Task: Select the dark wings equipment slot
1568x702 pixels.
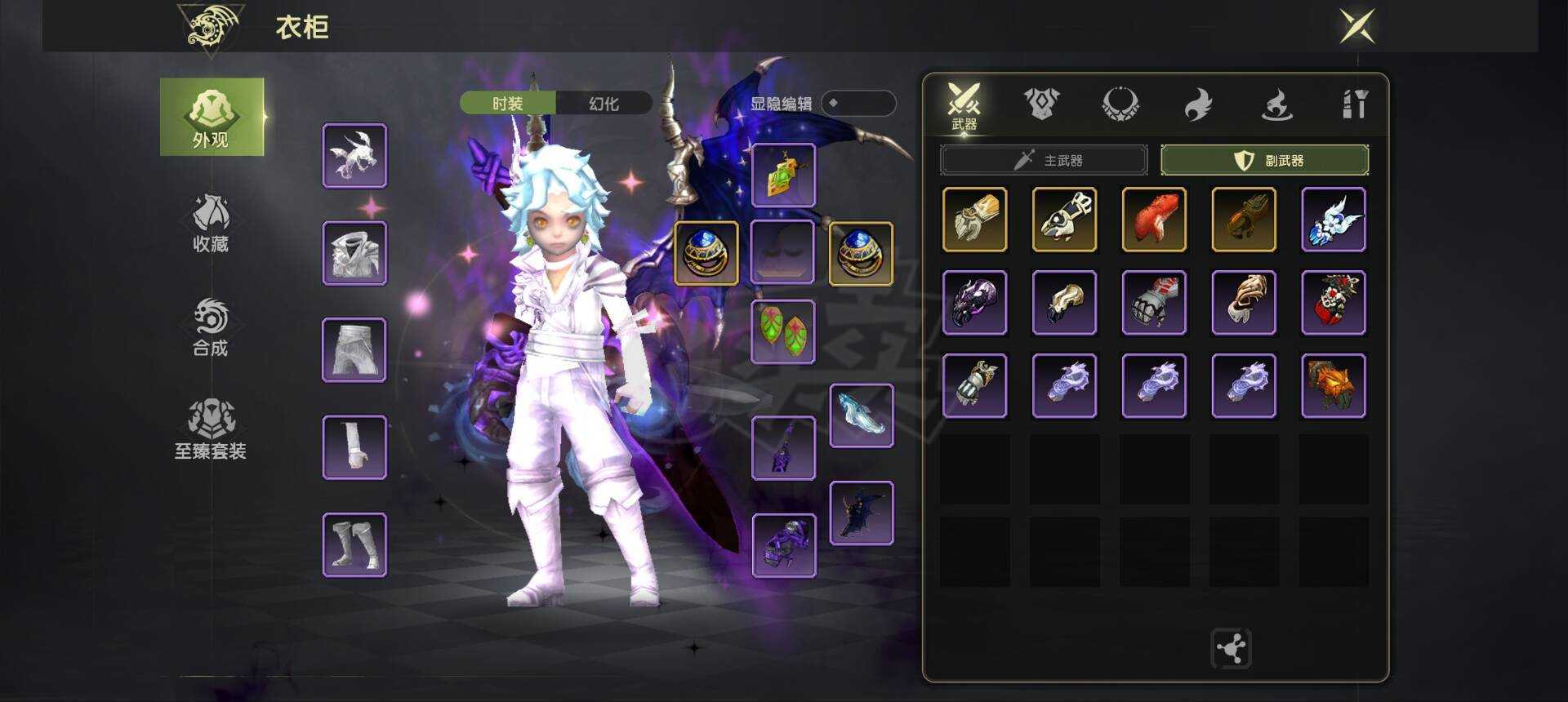Action: (x=862, y=513)
